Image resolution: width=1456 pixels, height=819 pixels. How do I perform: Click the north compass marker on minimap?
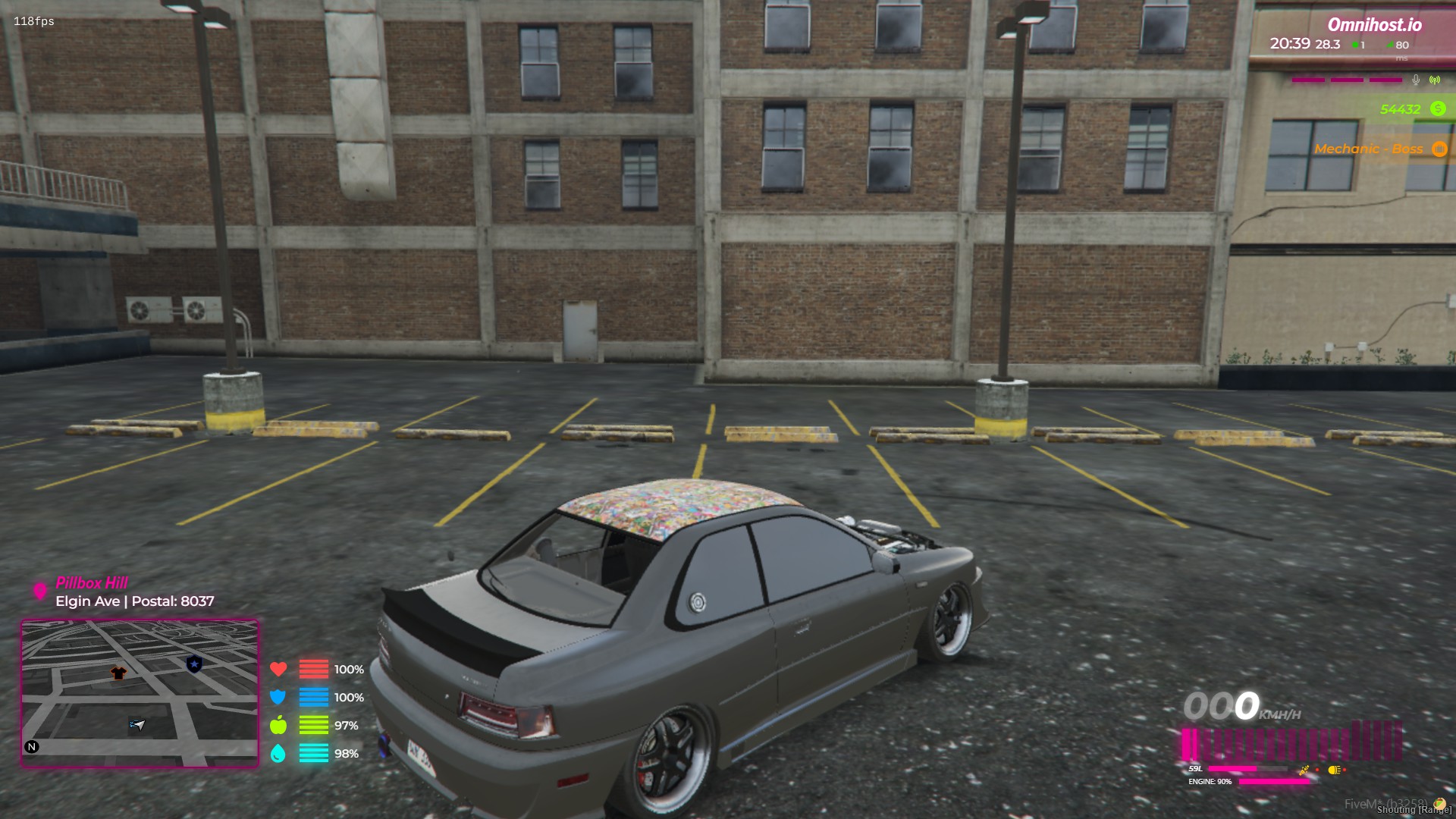pyautogui.click(x=32, y=747)
